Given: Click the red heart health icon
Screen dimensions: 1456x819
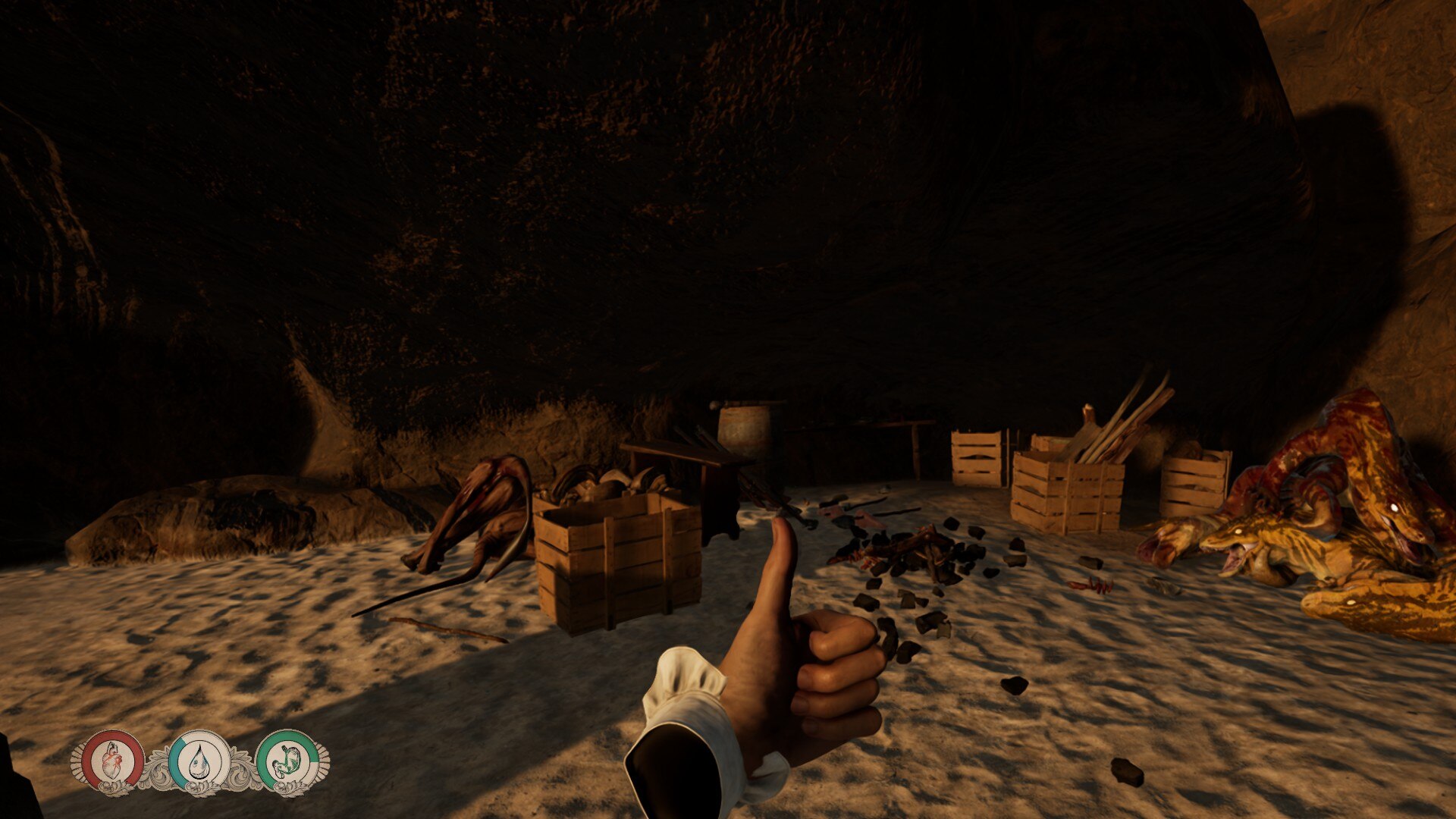Looking at the screenshot, I should [x=112, y=760].
